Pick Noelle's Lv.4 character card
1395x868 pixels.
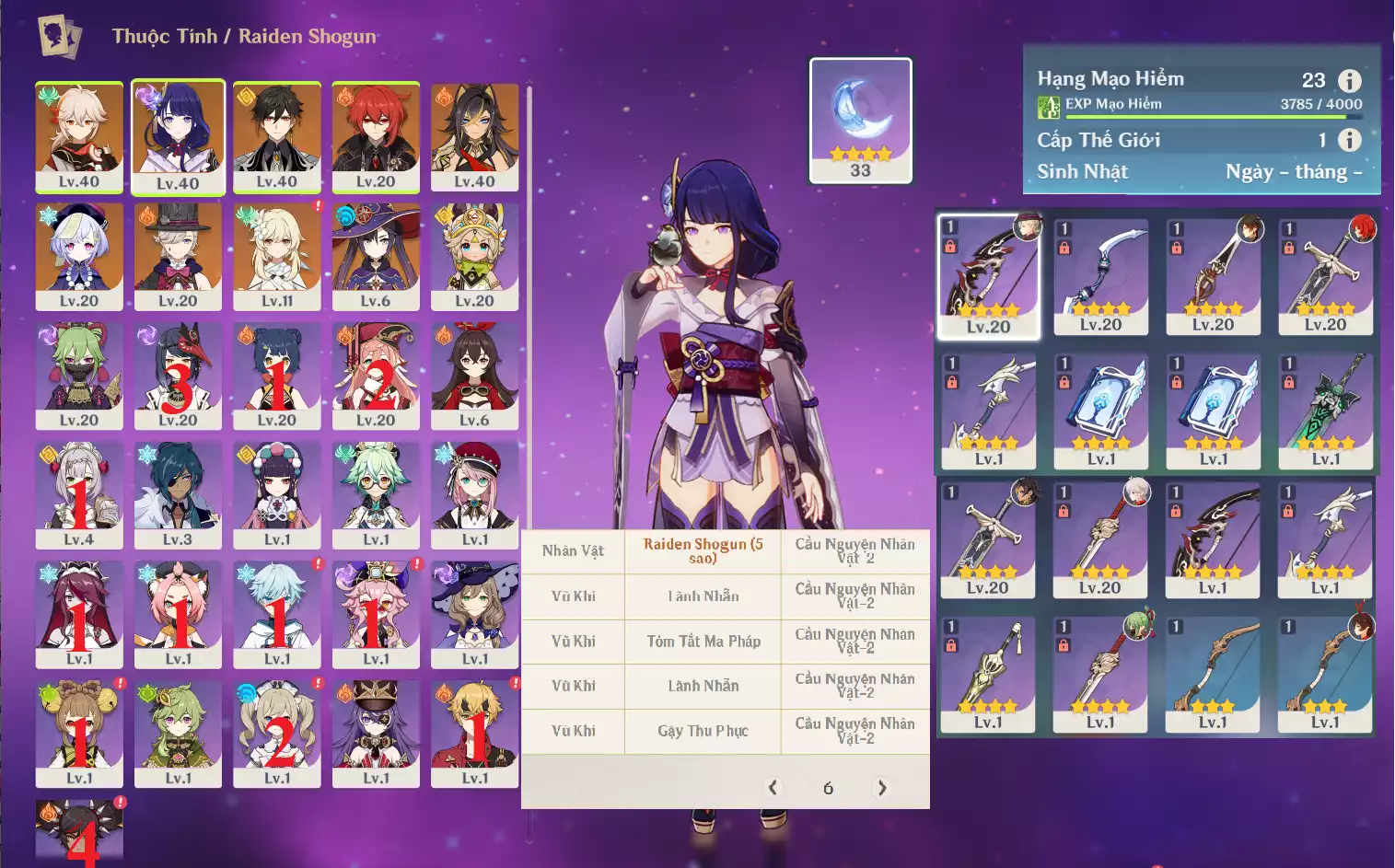click(79, 494)
